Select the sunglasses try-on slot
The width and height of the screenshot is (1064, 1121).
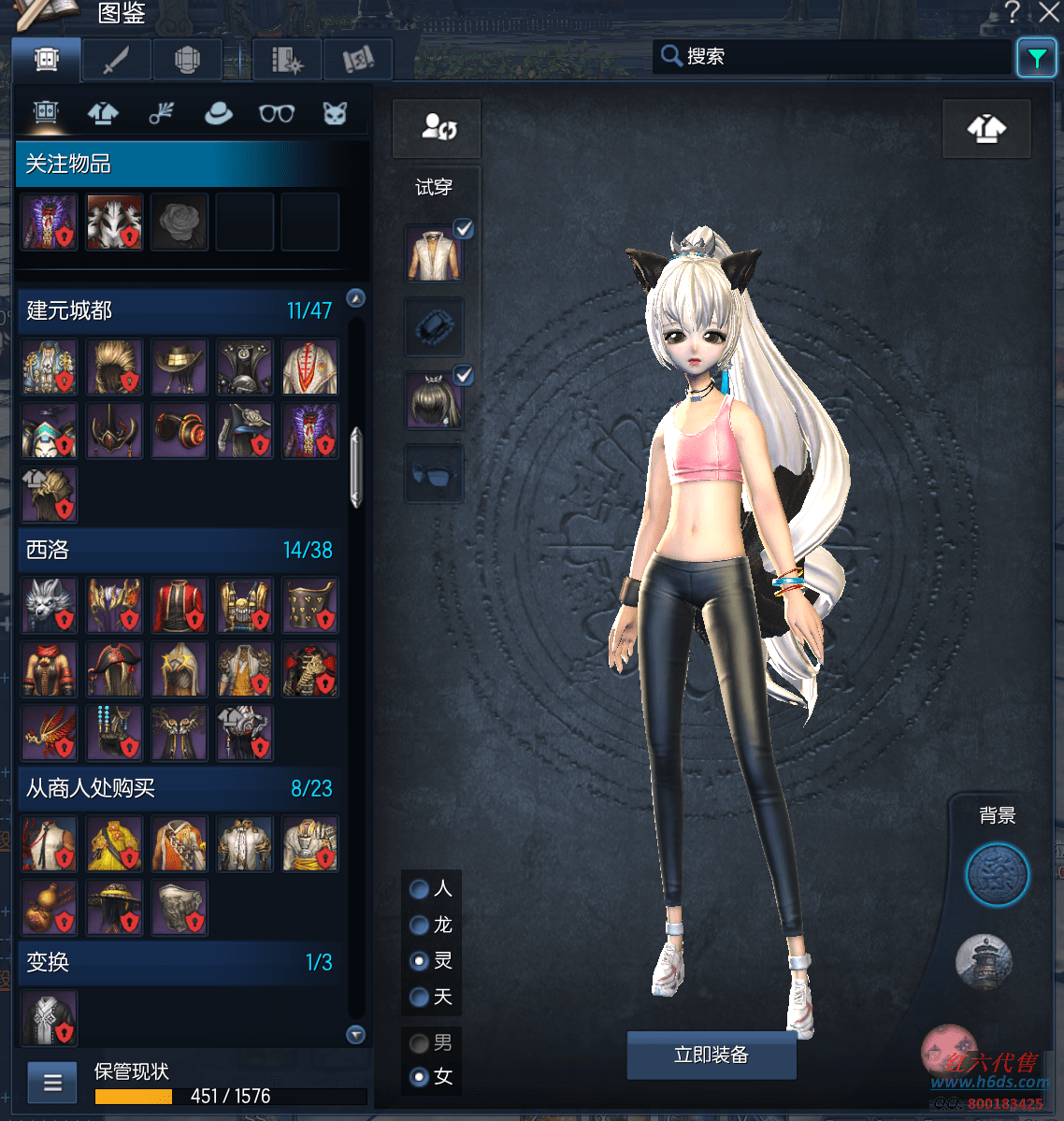pyautogui.click(x=434, y=474)
